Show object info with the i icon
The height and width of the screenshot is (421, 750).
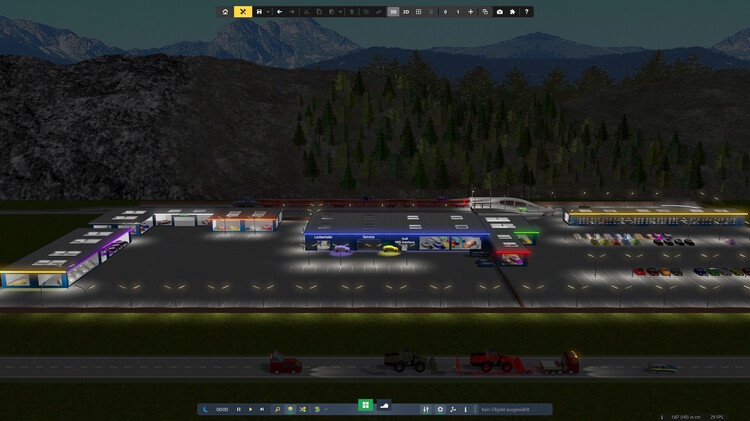pyautogui.click(x=465, y=409)
